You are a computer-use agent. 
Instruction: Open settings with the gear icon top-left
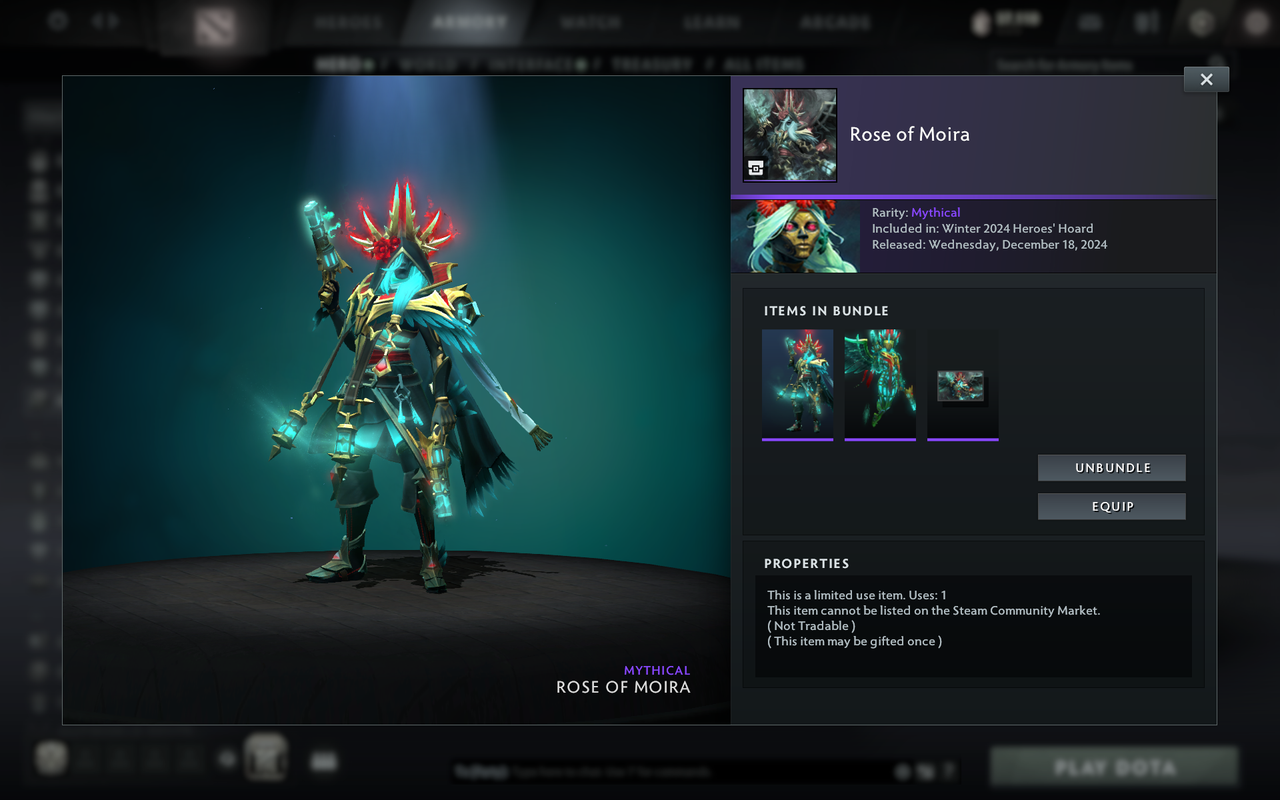(57, 21)
